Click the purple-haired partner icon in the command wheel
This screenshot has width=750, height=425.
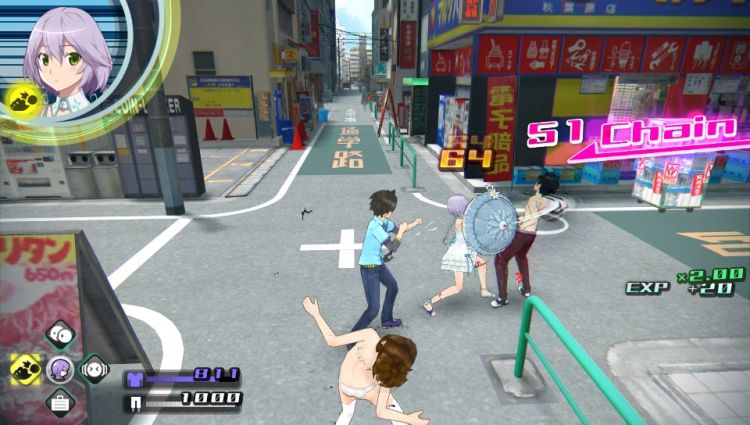point(60,368)
